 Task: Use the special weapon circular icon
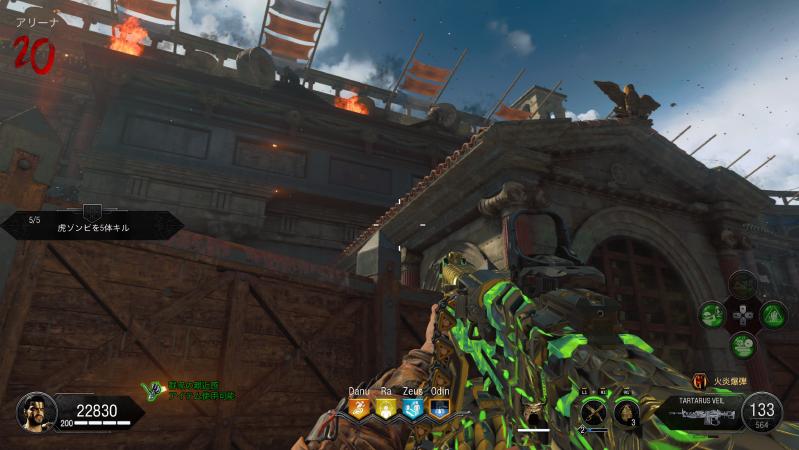point(594,410)
